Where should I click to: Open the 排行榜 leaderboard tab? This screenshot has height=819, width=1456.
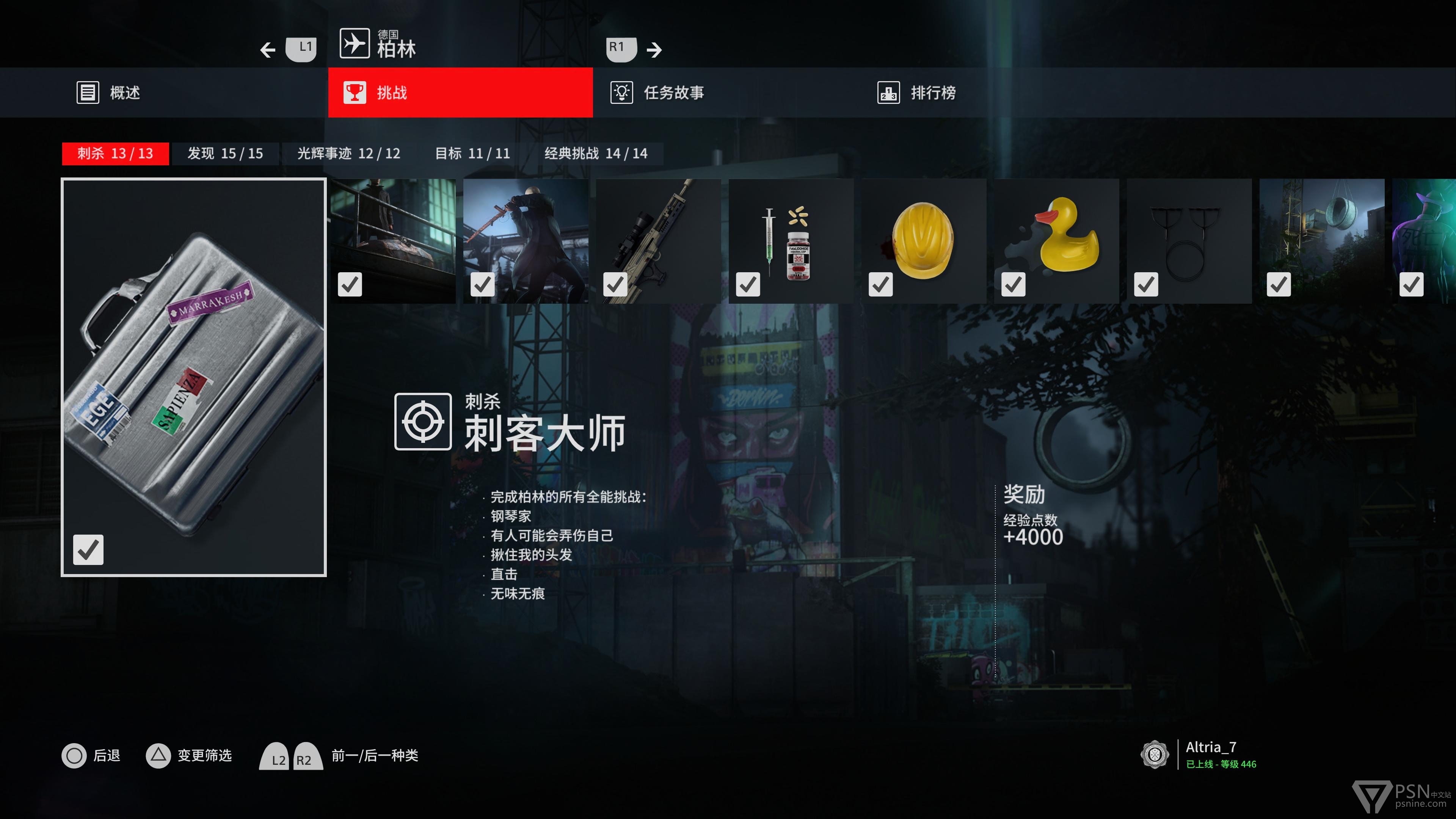tap(916, 93)
